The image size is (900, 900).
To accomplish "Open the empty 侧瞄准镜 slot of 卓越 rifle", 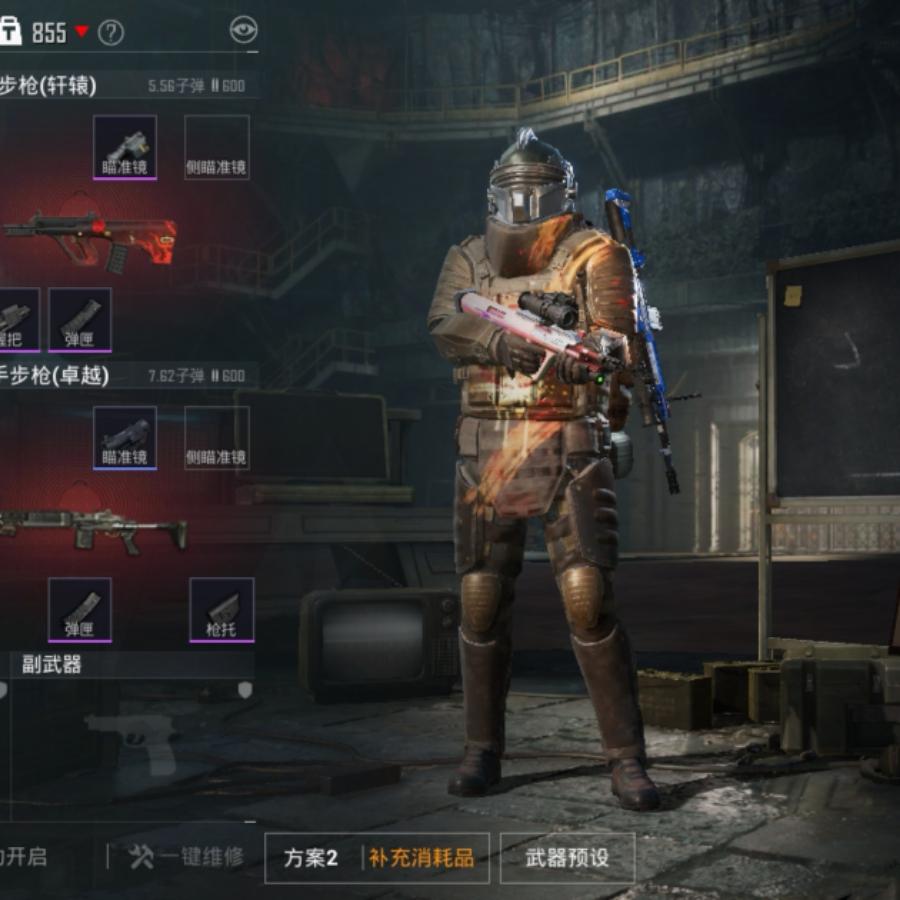I will 217,437.
